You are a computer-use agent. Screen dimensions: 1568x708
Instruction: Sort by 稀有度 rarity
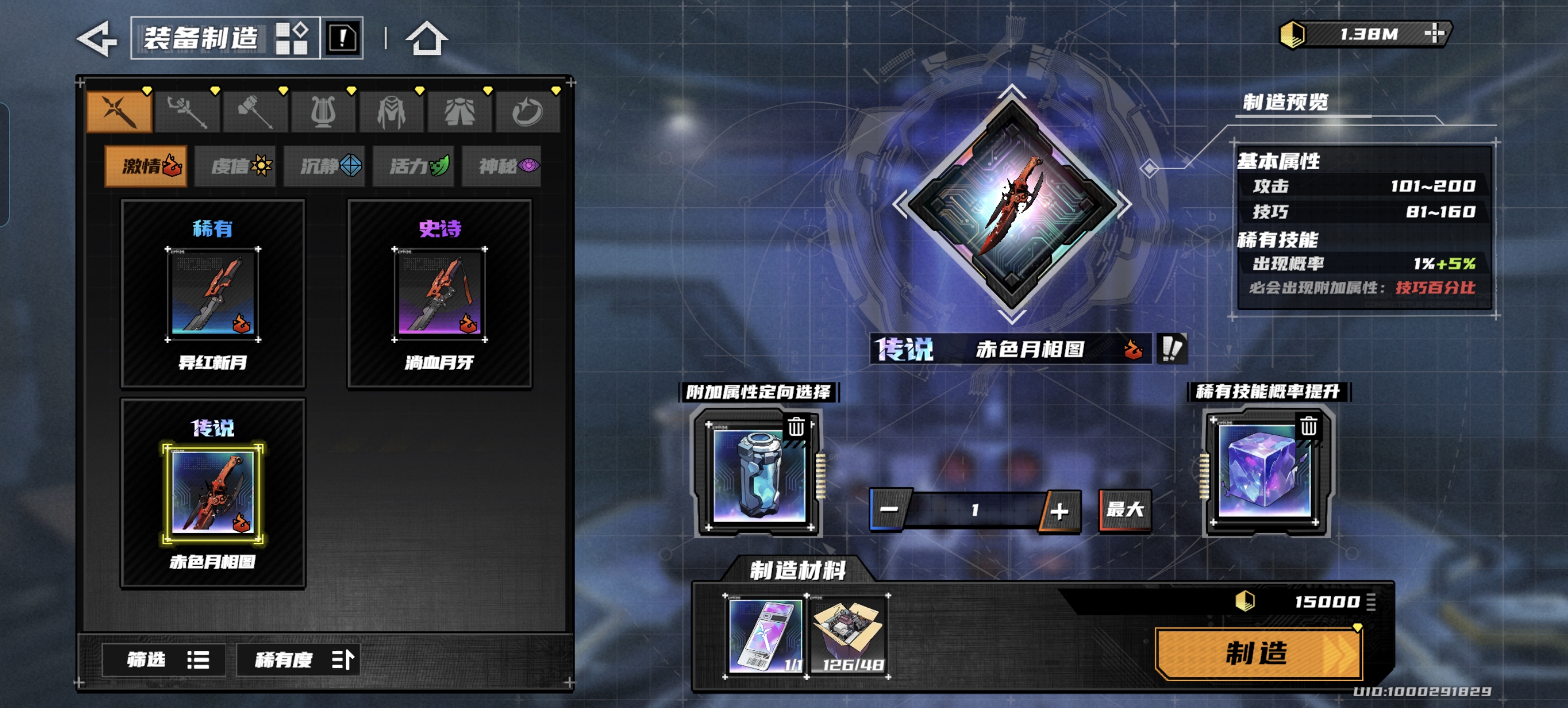click(298, 659)
